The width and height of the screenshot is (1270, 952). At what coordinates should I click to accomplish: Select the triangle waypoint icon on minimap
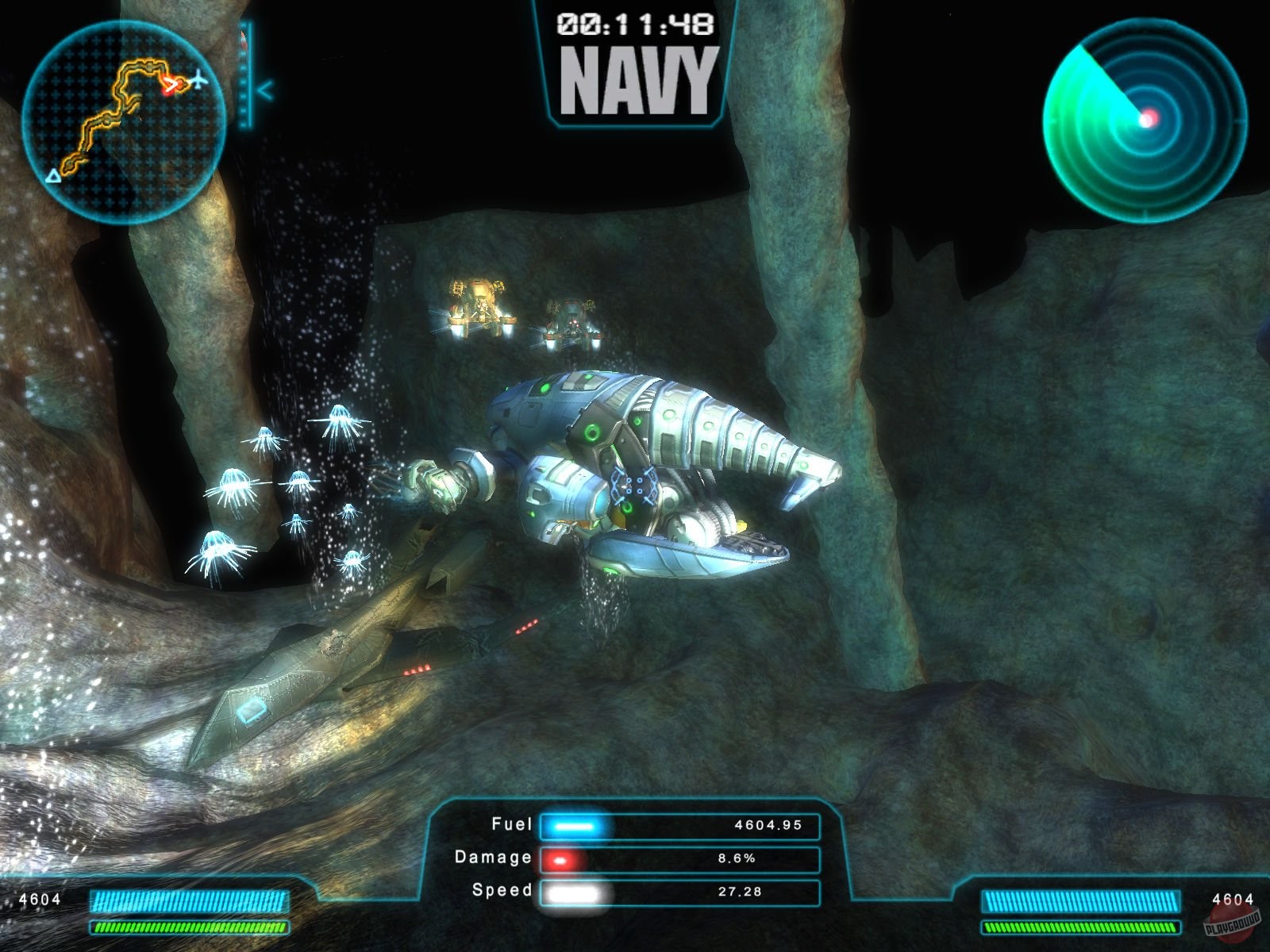[x=54, y=177]
